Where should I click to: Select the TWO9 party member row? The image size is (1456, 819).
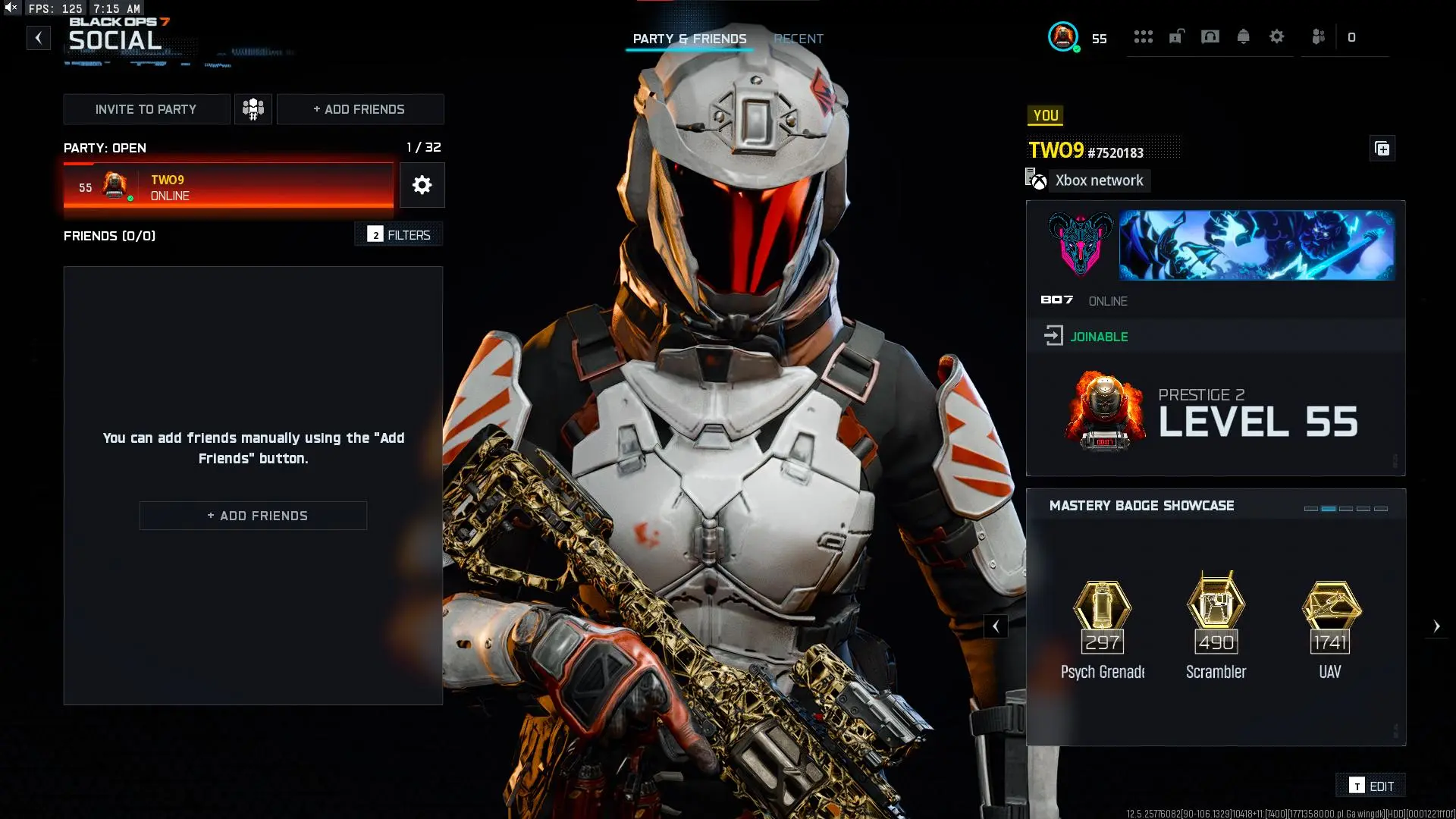228,187
